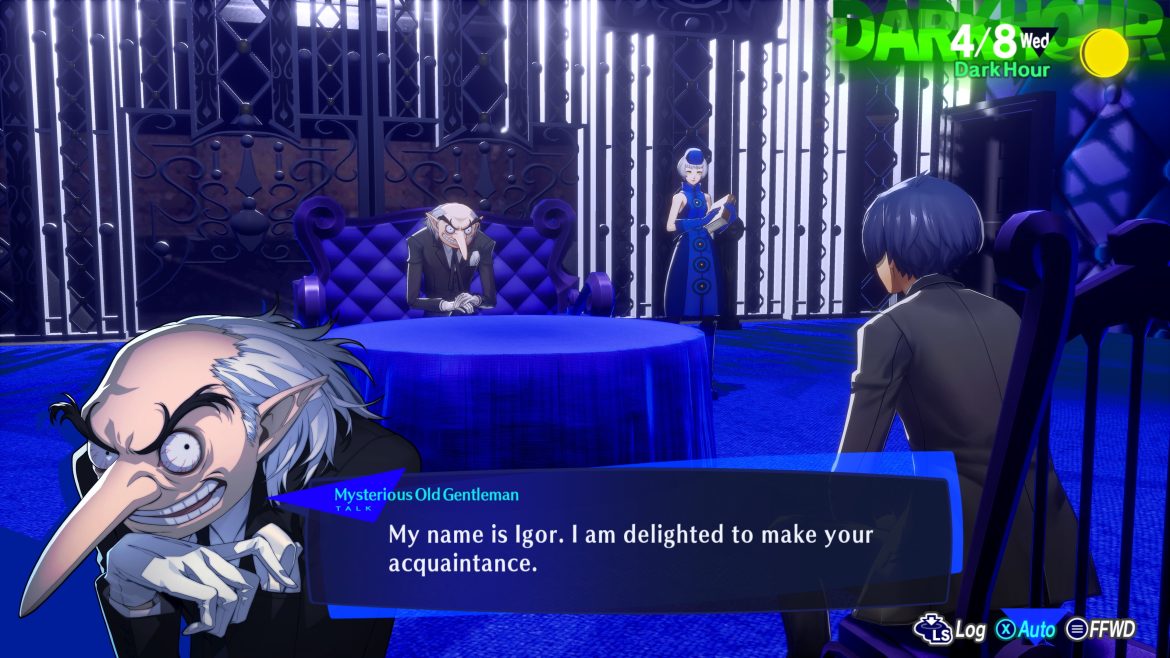
Task: Activate FFWD to fast-forward the scene
Action: tap(1101, 629)
